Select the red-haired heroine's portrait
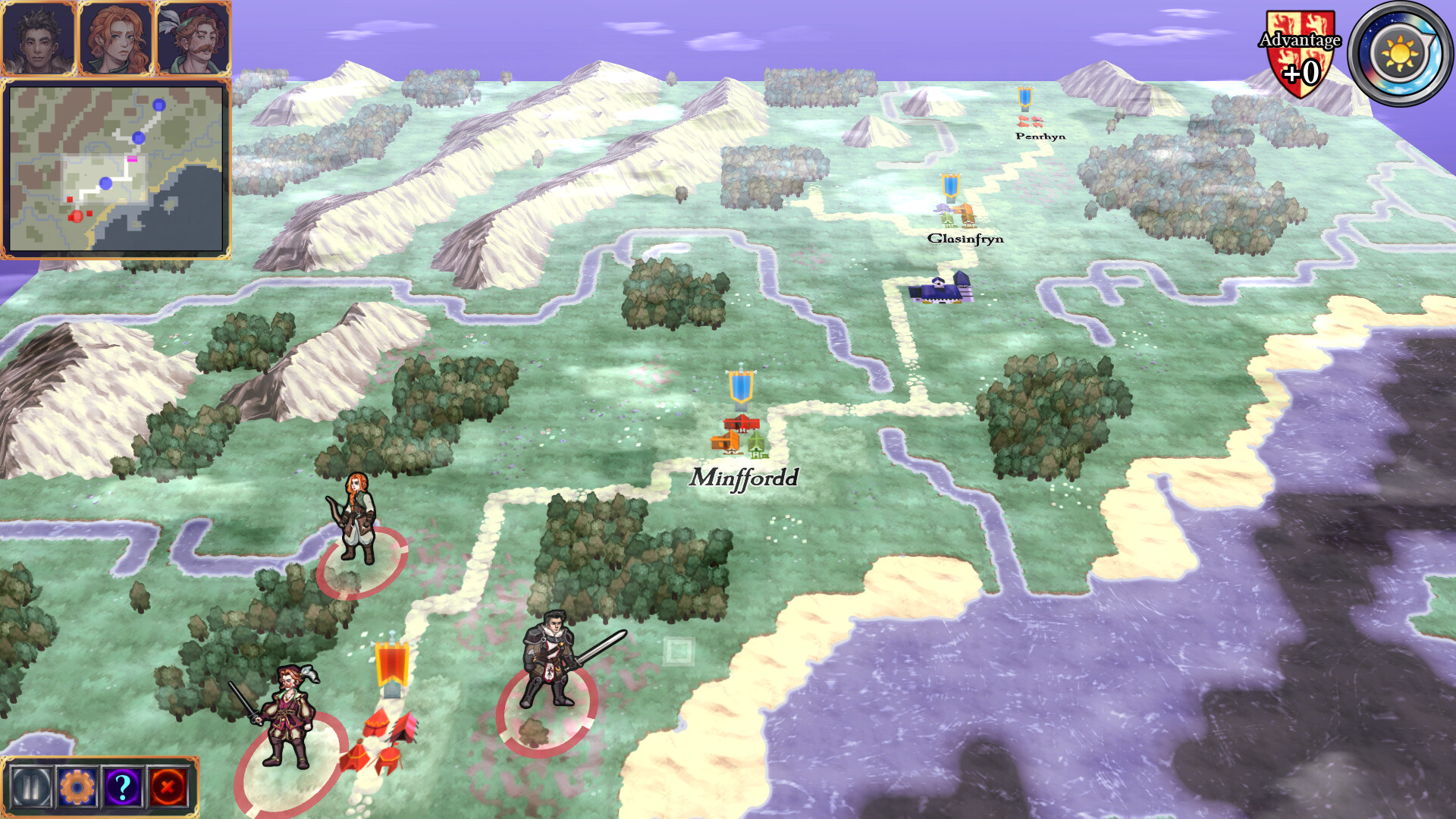Image resolution: width=1456 pixels, height=819 pixels. tap(116, 36)
